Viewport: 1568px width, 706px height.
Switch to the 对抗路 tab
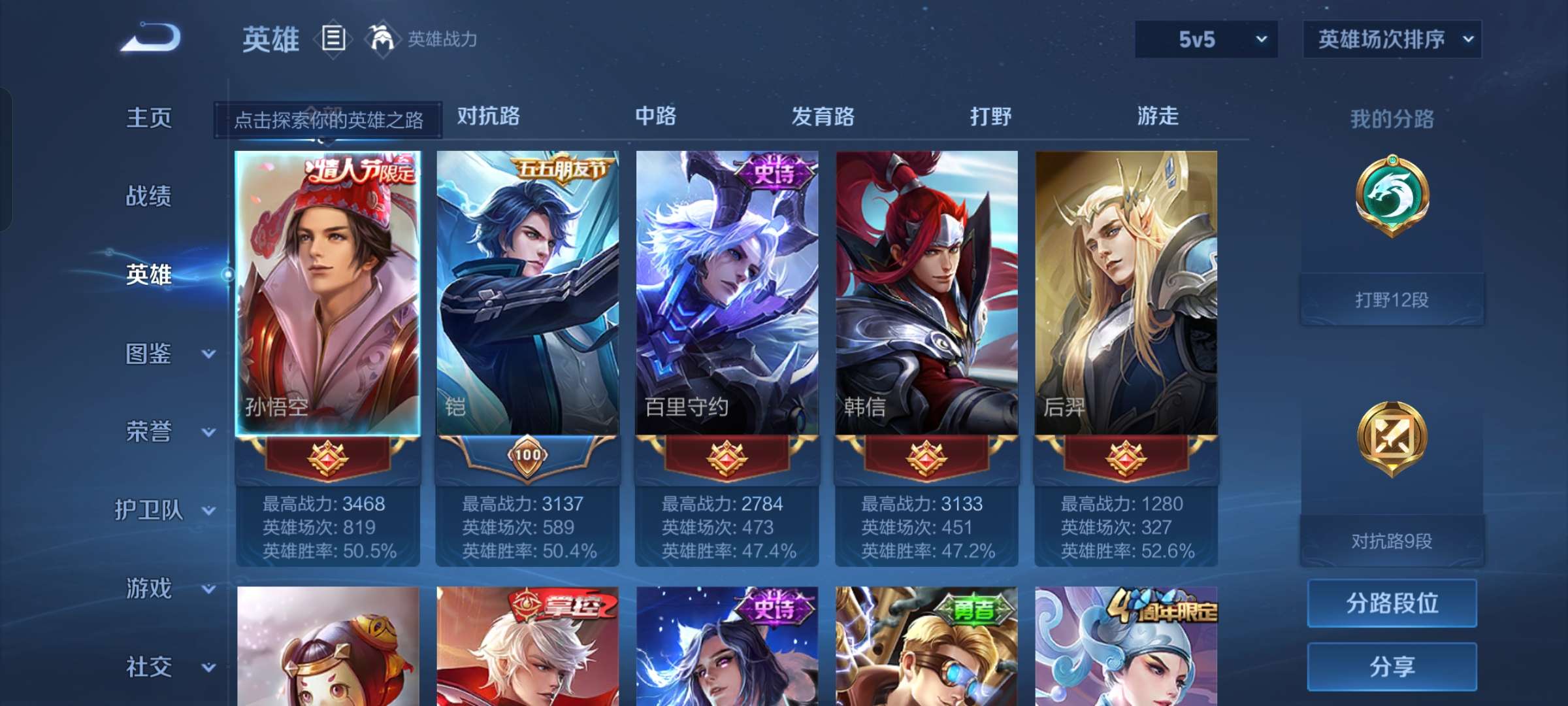click(487, 116)
